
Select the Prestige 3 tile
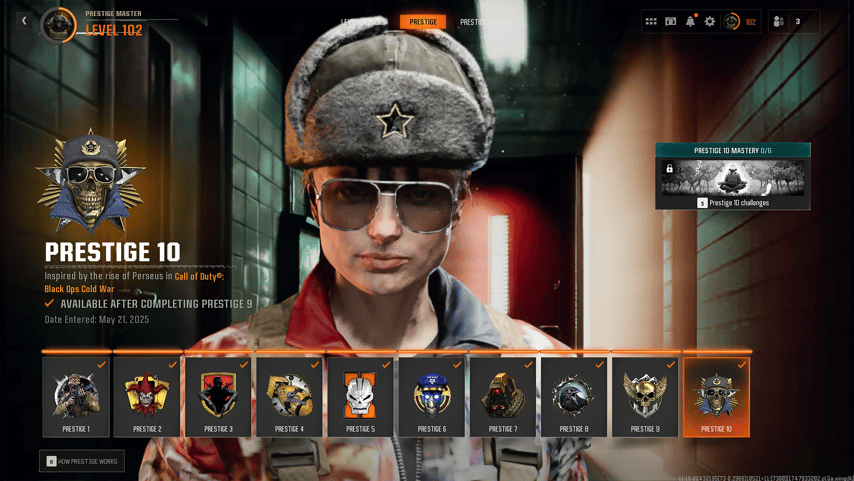click(218, 397)
